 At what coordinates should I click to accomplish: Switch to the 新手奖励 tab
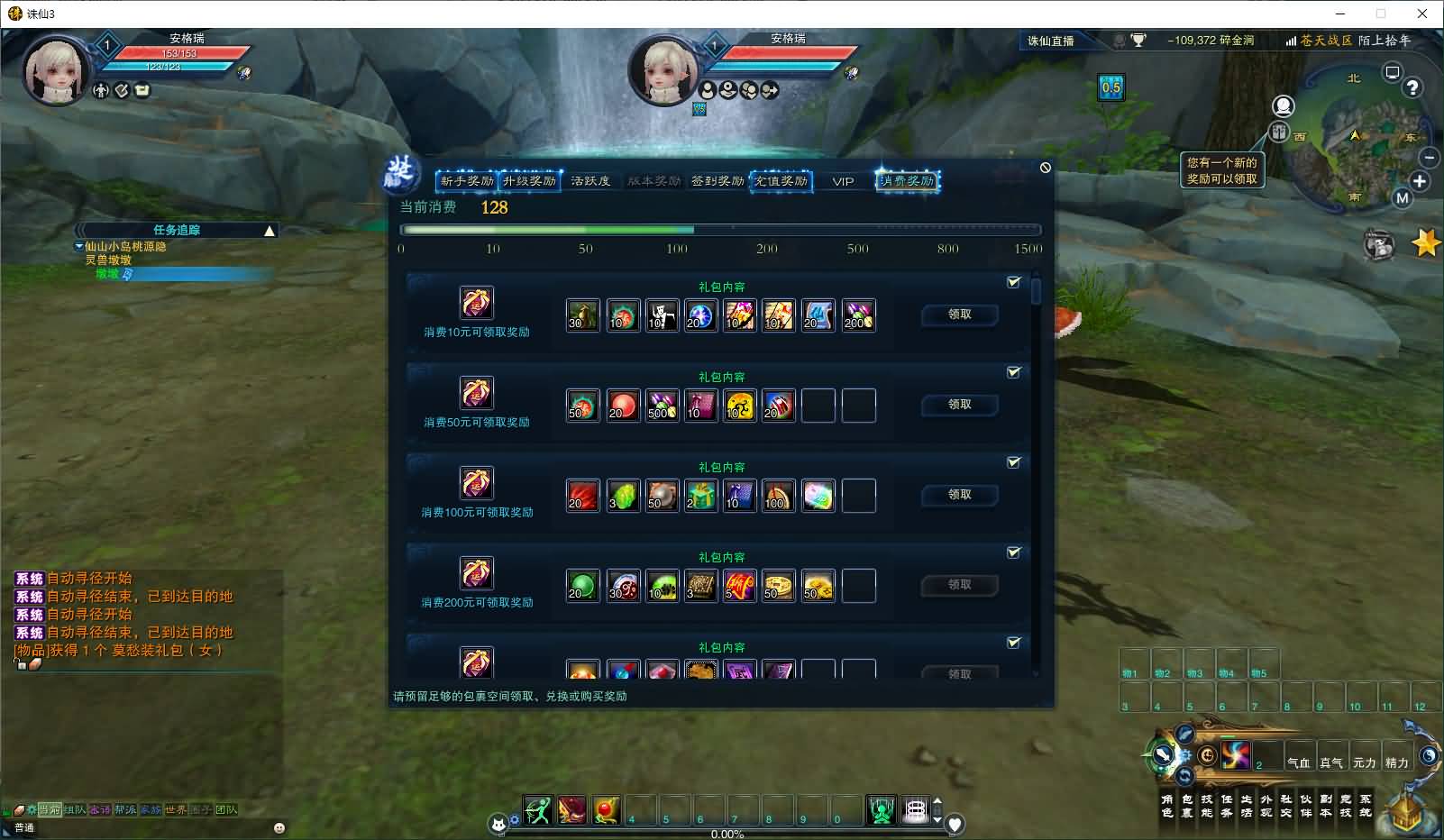(466, 181)
